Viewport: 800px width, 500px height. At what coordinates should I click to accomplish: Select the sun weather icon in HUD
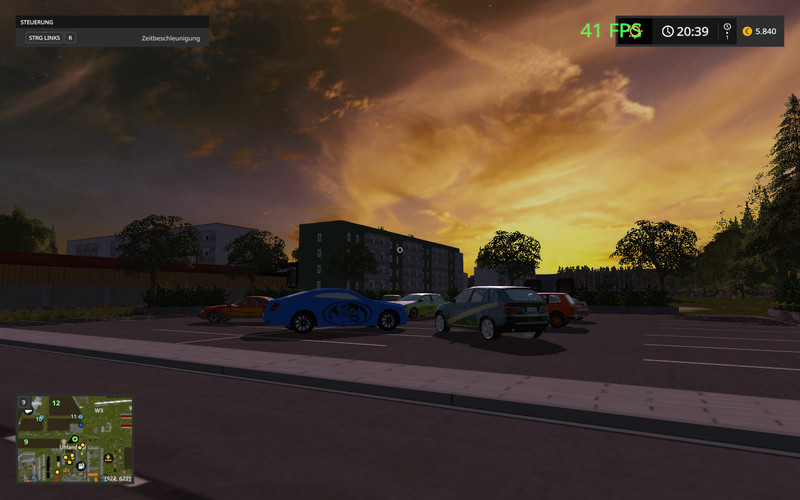pos(635,31)
